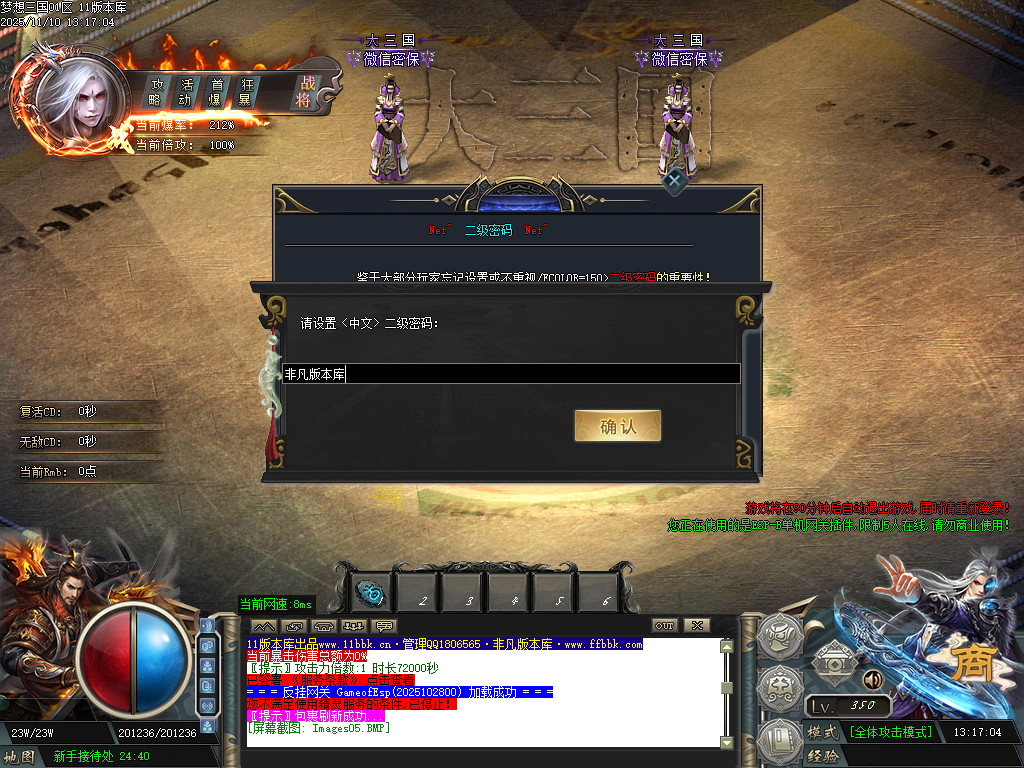The height and width of the screenshot is (768, 1024).
Task: Click the chat window OUT button
Action: [x=664, y=626]
